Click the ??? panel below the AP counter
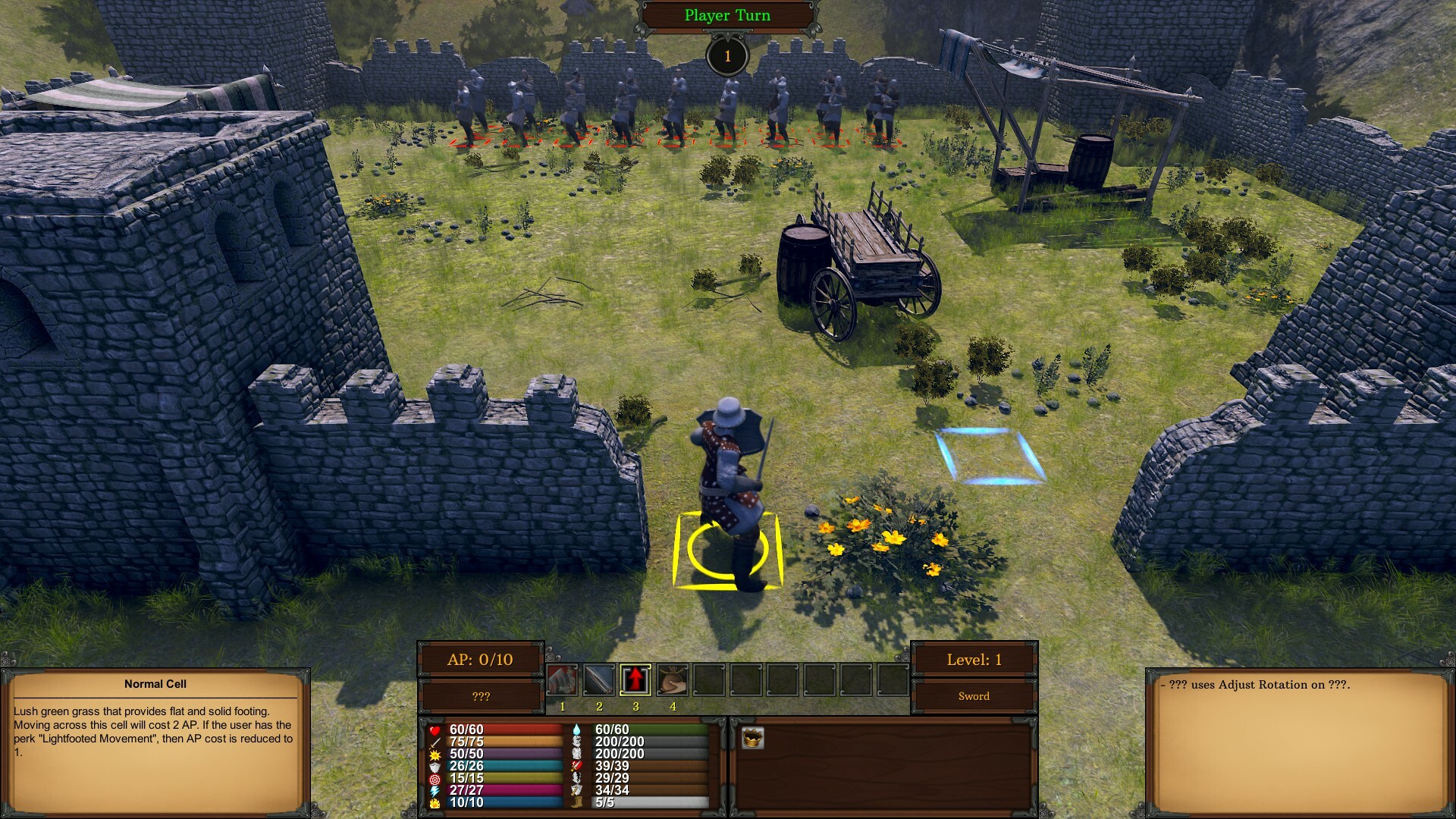 tap(482, 695)
